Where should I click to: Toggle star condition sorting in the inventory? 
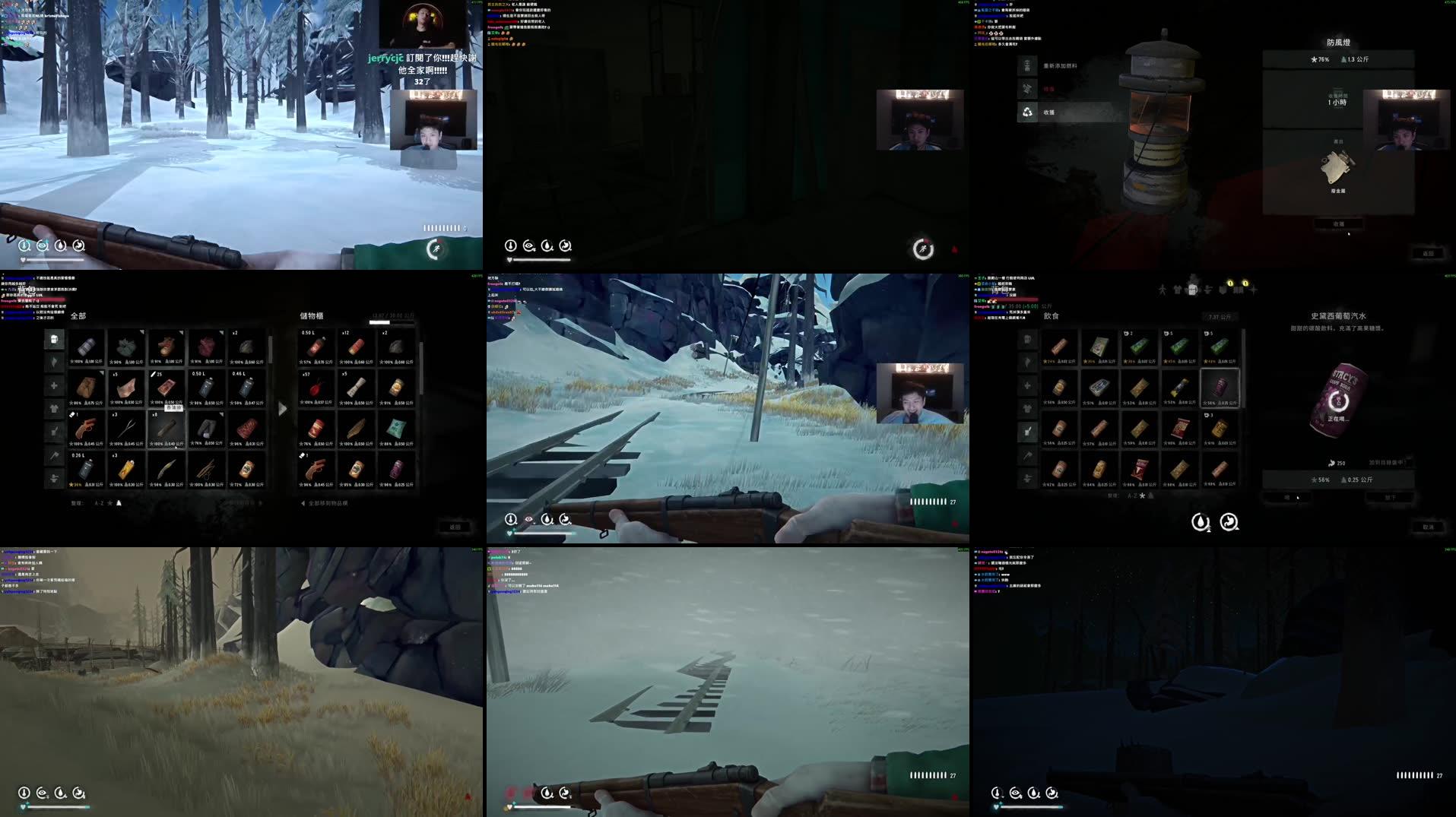tap(109, 503)
